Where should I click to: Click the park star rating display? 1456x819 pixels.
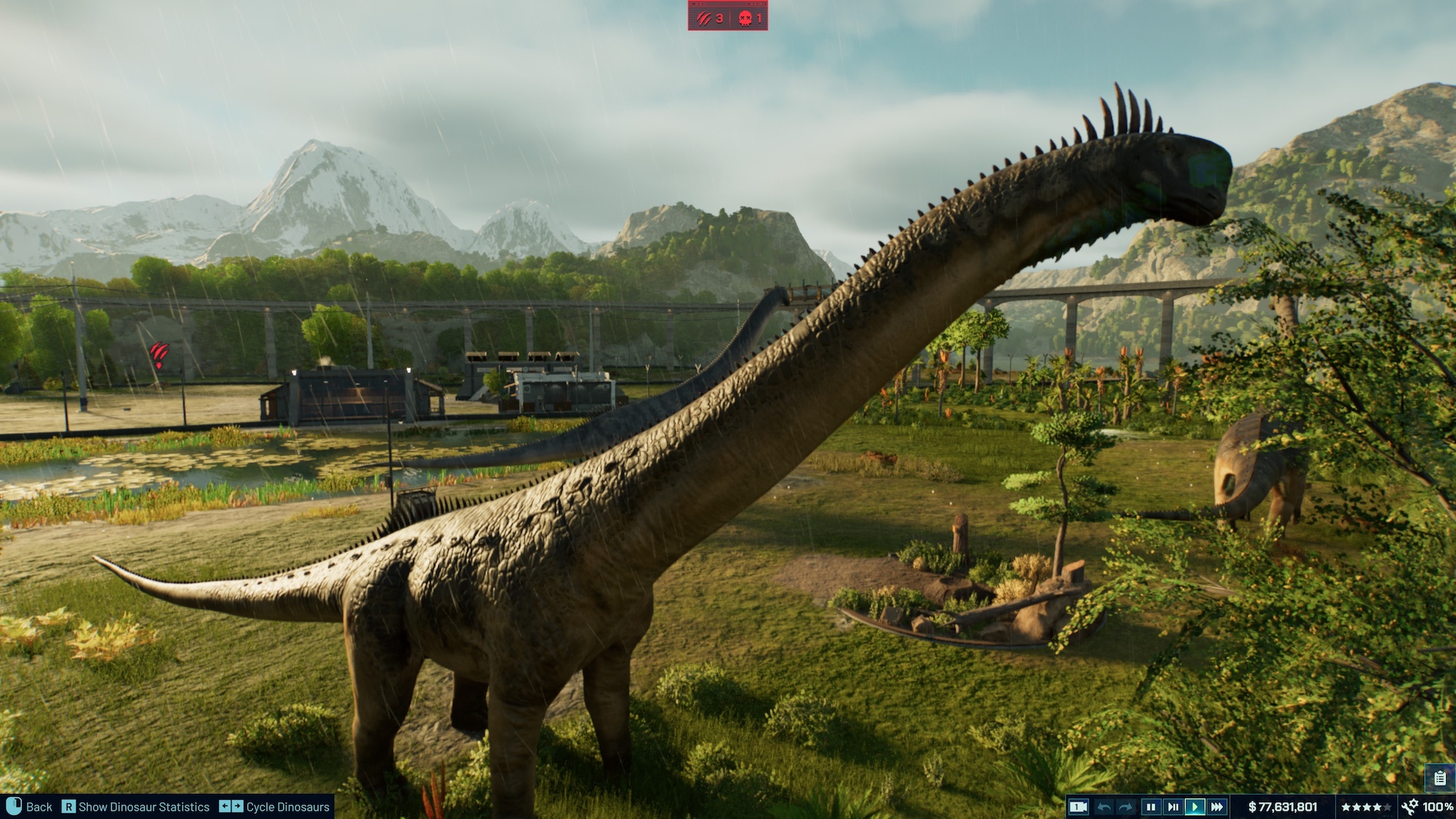point(1368,806)
